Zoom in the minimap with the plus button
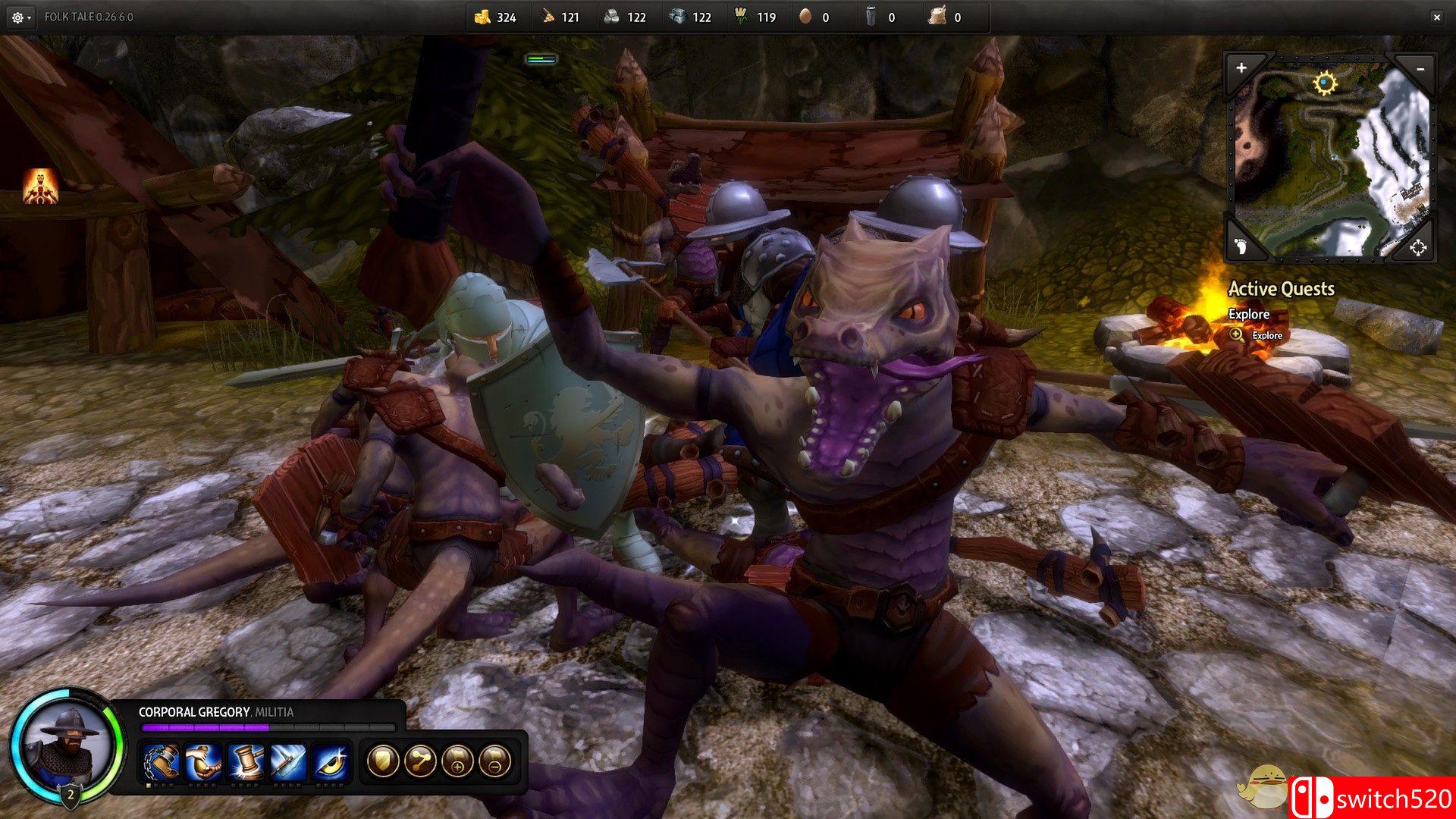Viewport: 1456px width, 819px height. point(1241,68)
